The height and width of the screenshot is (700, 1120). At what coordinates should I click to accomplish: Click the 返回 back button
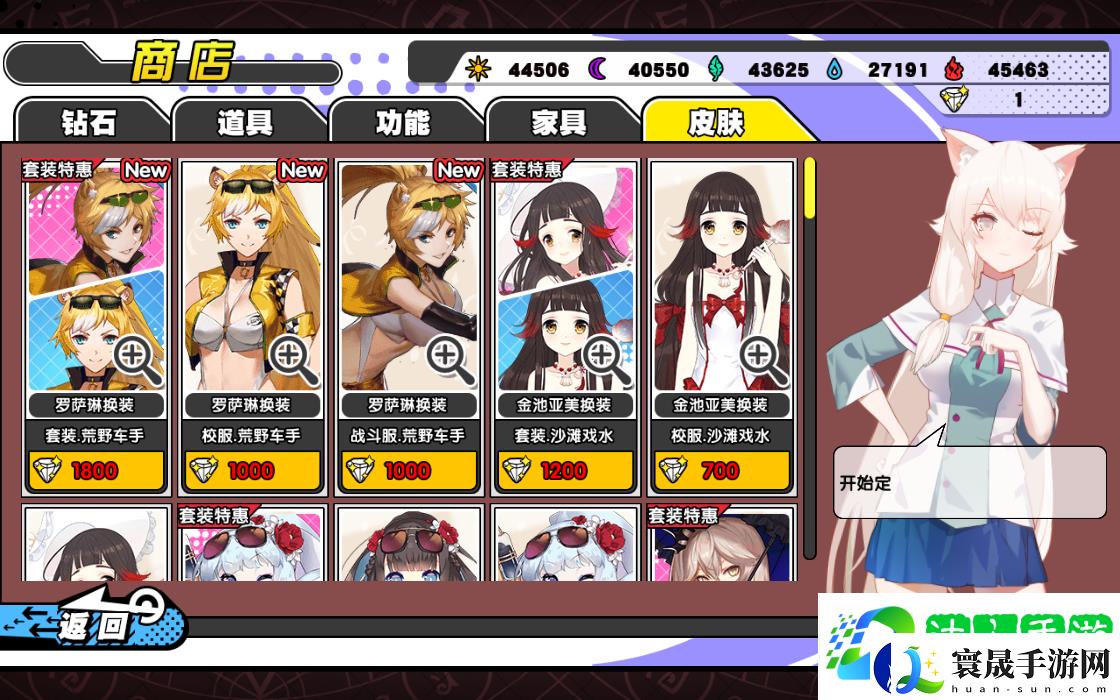[95, 626]
